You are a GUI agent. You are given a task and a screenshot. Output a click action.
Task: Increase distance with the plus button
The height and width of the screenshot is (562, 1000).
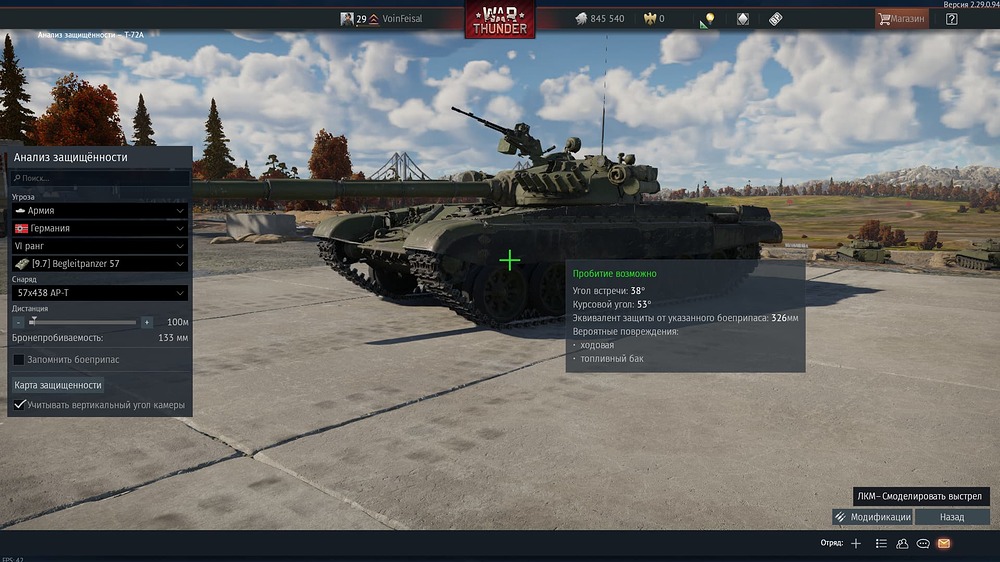[147, 322]
